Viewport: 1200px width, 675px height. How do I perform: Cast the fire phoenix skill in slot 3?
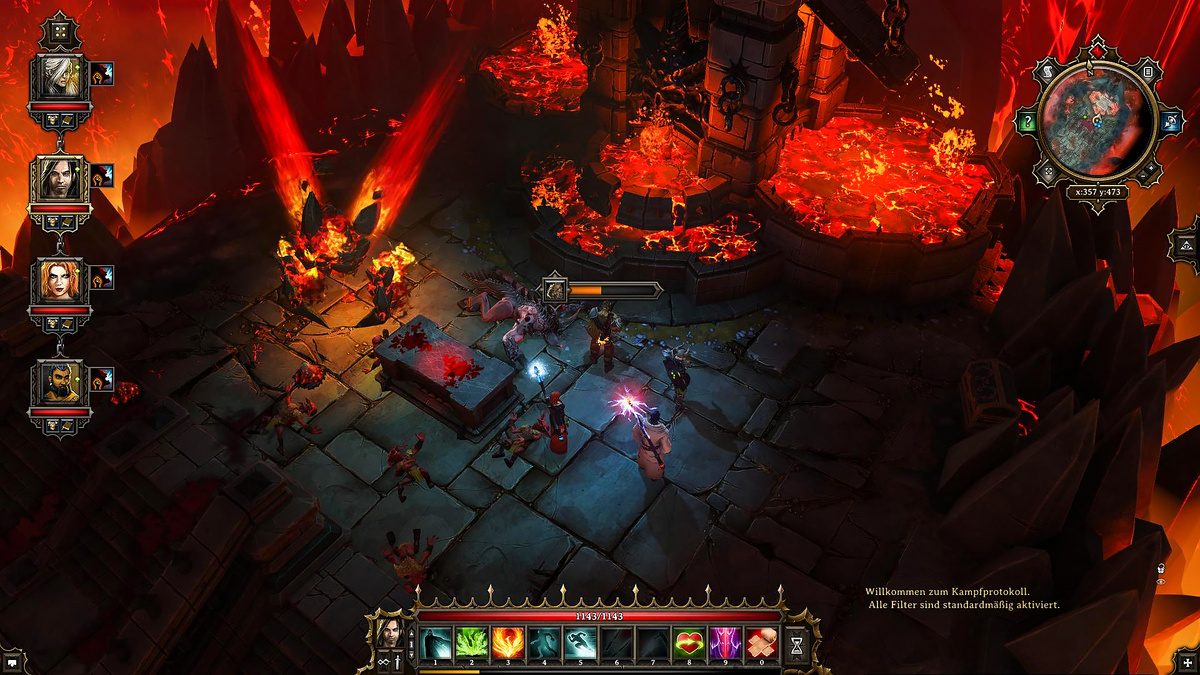tap(507, 643)
